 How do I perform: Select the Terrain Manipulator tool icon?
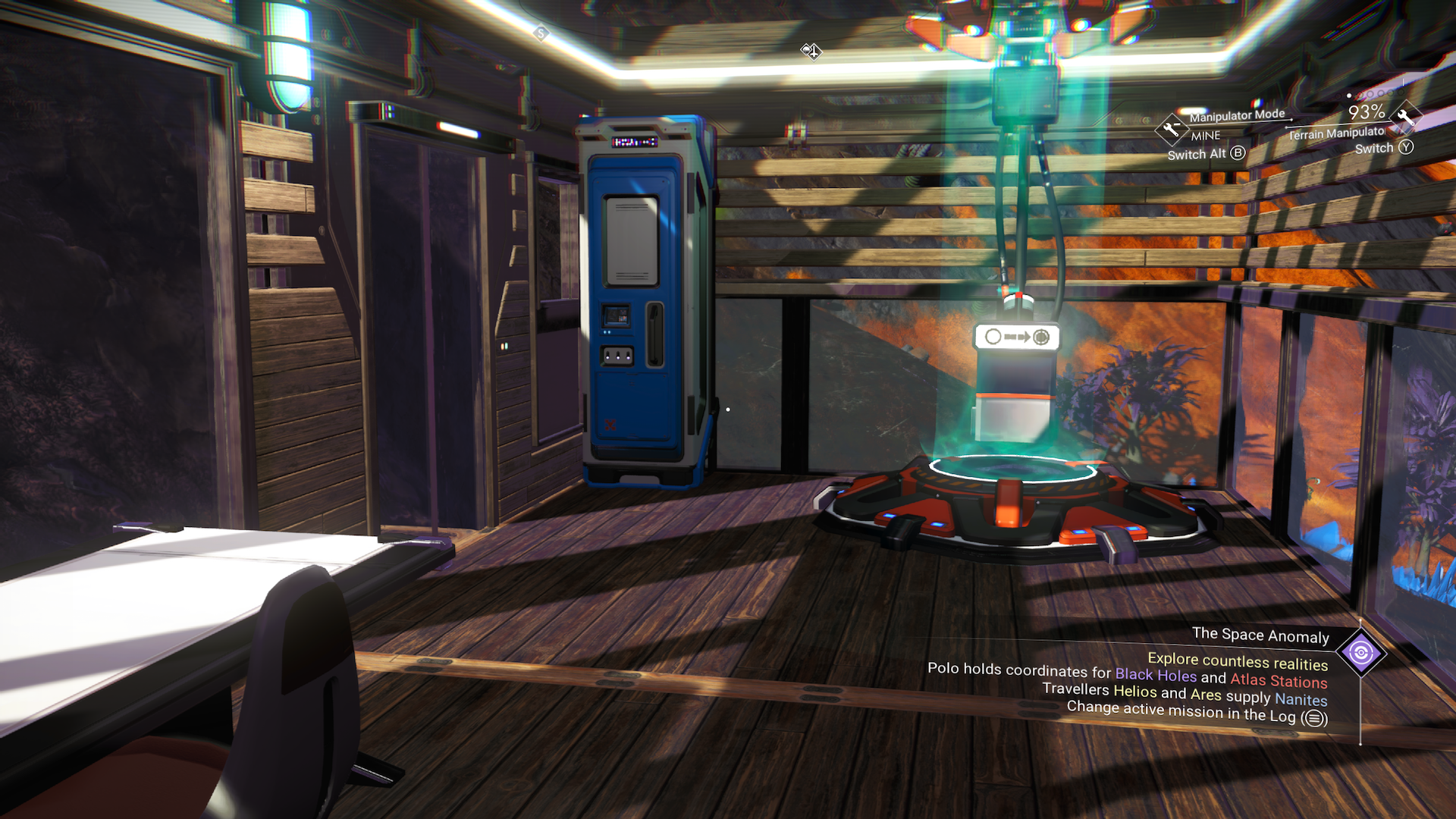coord(1405,117)
